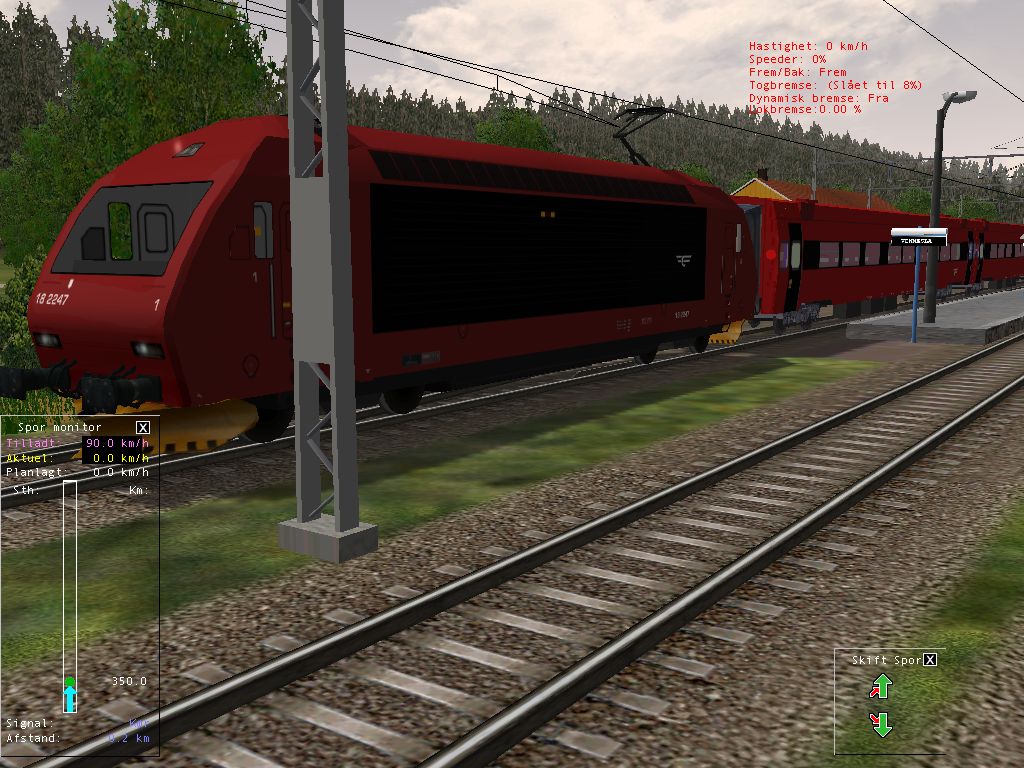Close the Spor monitor window
The height and width of the screenshot is (768, 1024).
[x=142, y=427]
